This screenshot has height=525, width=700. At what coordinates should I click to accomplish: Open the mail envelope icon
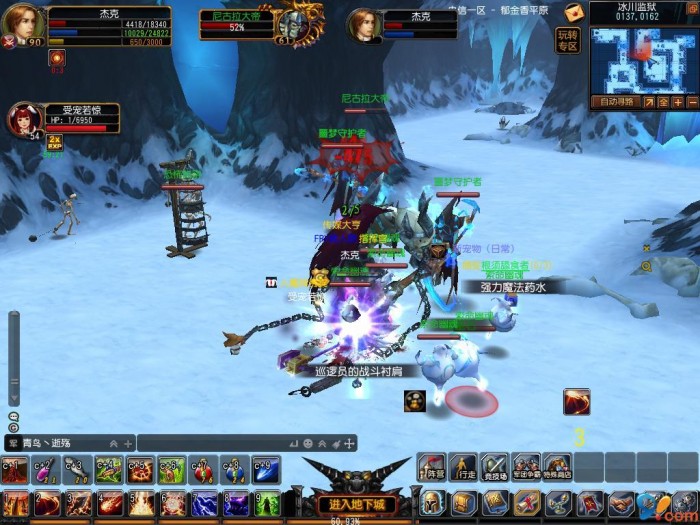pyautogui.click(x=574, y=12)
